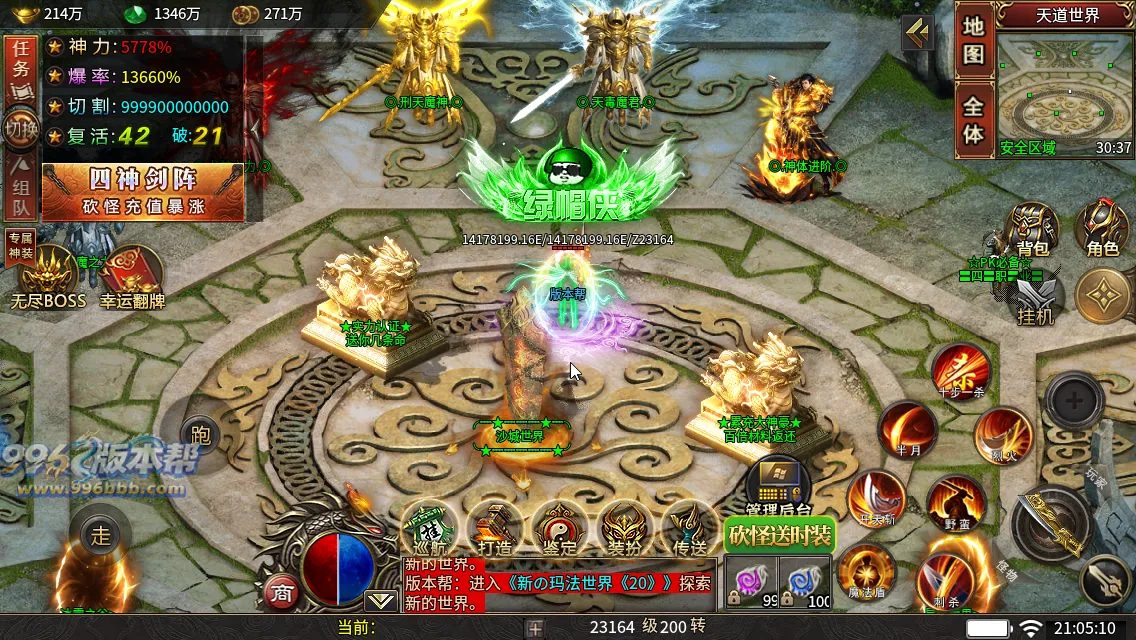Collapse the top-right panel with the arrow
Screen dimensions: 1136x640
(x=917, y=33)
